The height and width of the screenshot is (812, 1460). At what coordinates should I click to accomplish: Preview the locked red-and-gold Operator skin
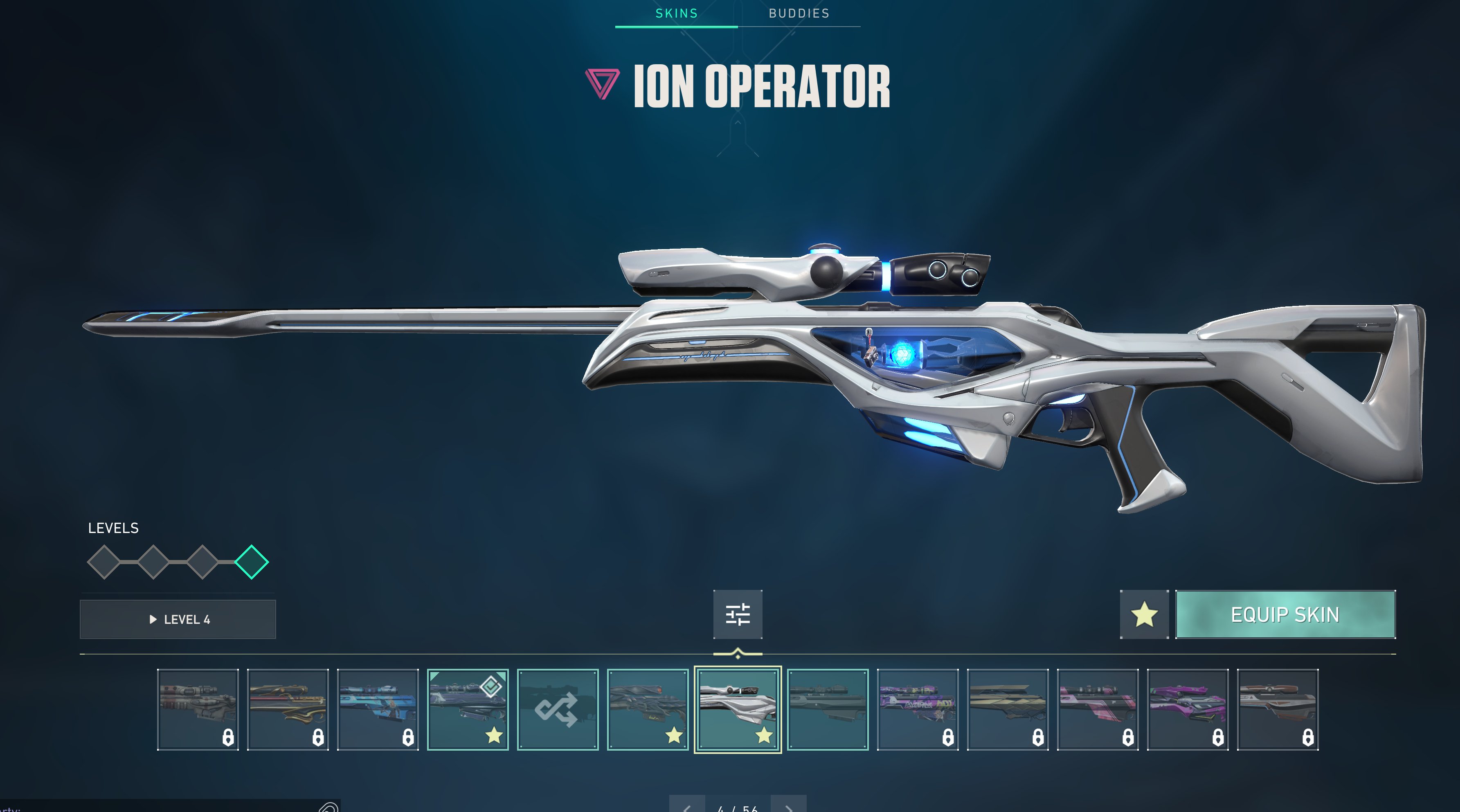coord(288,709)
